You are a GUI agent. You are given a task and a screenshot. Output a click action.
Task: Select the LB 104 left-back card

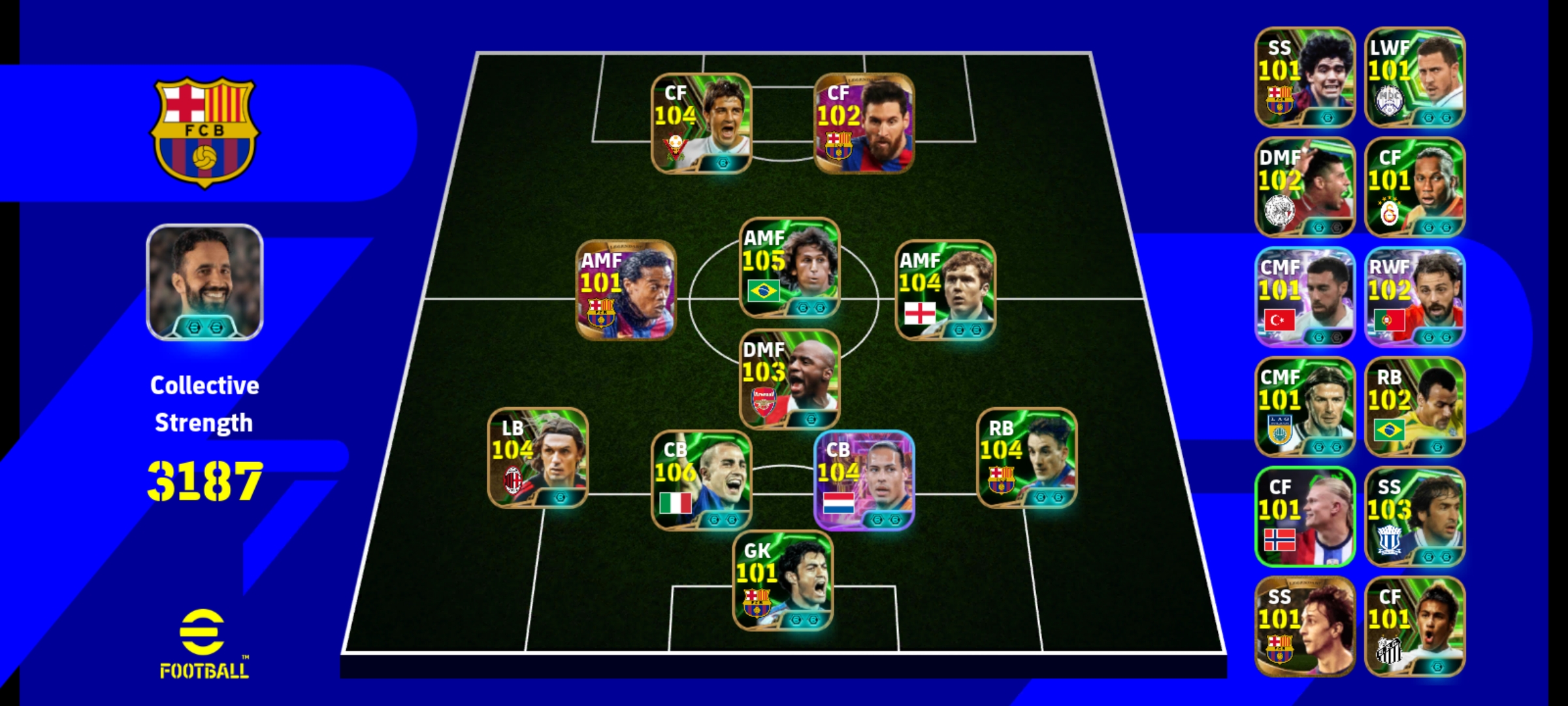tap(538, 458)
